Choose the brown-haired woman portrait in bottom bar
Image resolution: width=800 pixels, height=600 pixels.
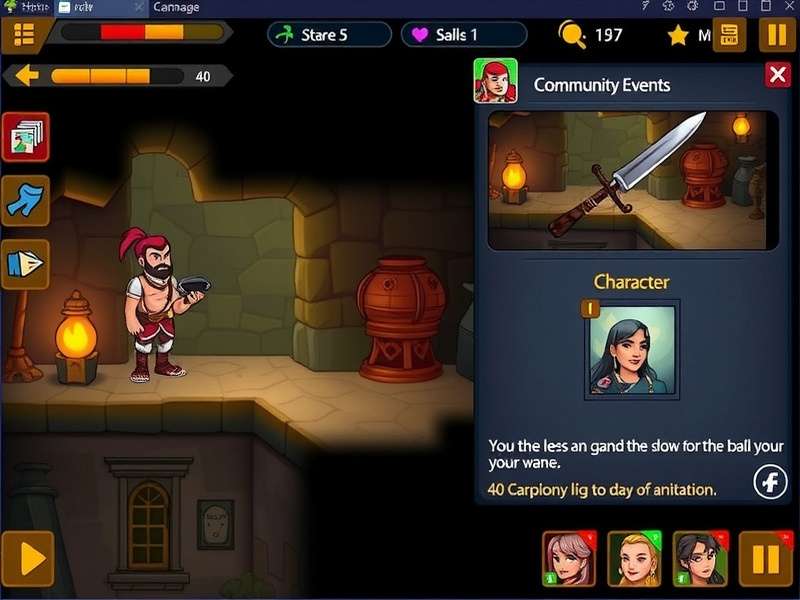click(569, 558)
